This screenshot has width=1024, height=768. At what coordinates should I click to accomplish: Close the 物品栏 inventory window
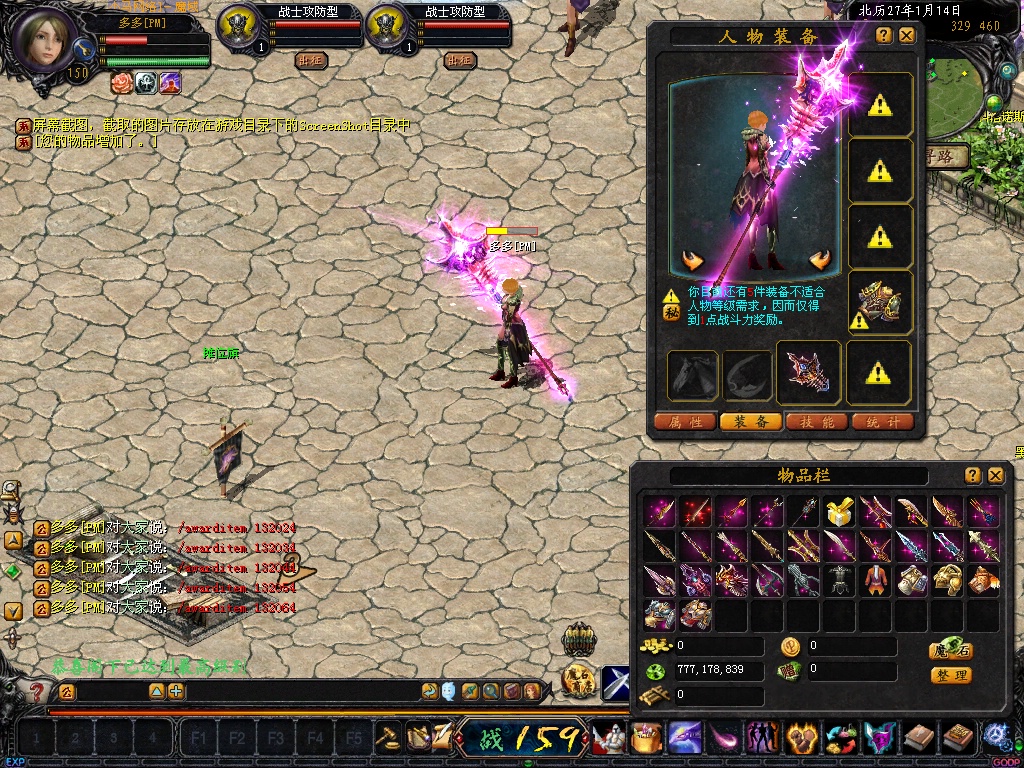(x=996, y=475)
